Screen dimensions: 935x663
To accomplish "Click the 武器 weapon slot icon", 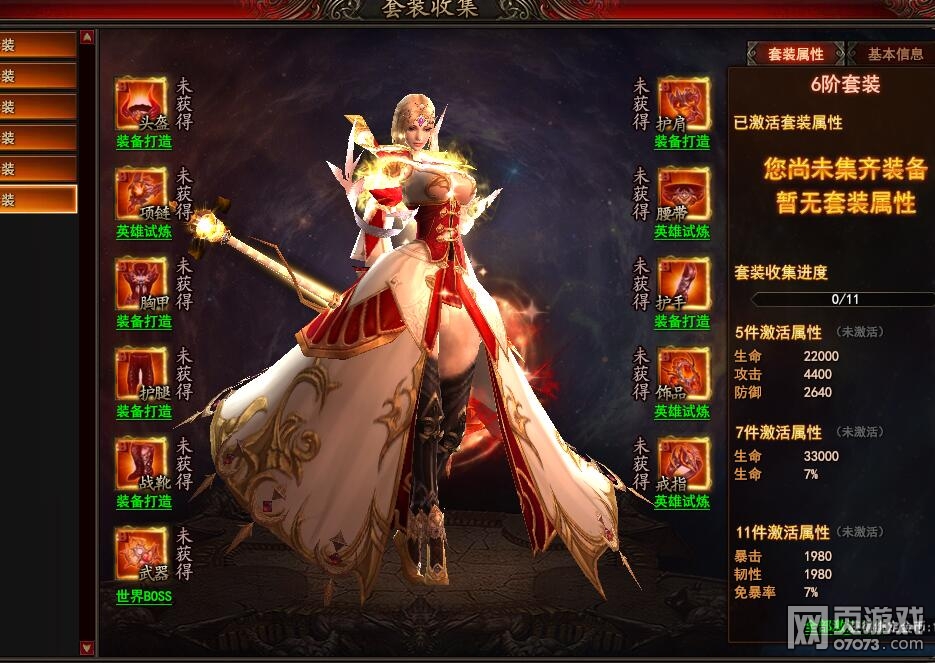I will (x=141, y=553).
